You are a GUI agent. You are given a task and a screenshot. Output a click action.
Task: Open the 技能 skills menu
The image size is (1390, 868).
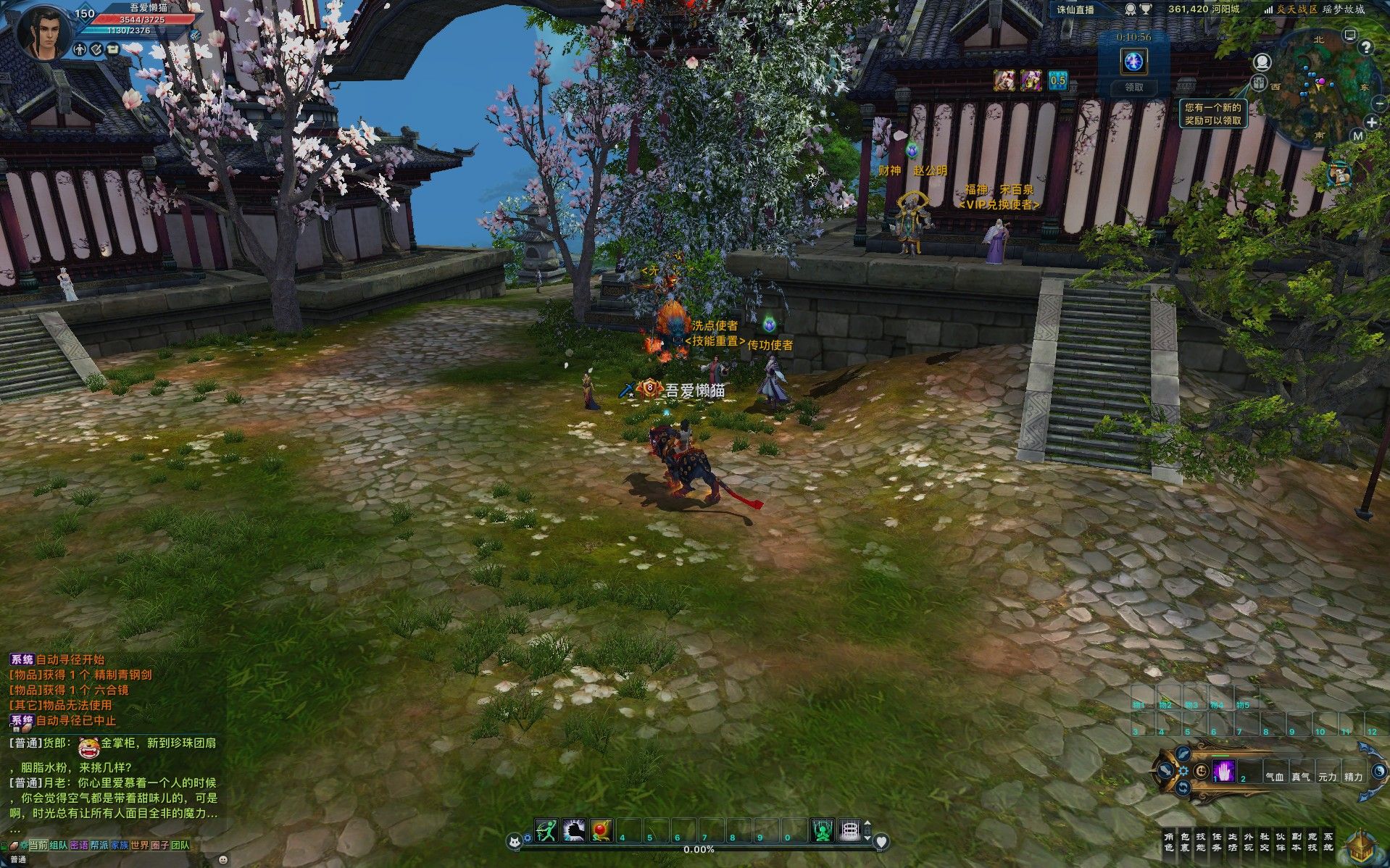coord(1200,842)
